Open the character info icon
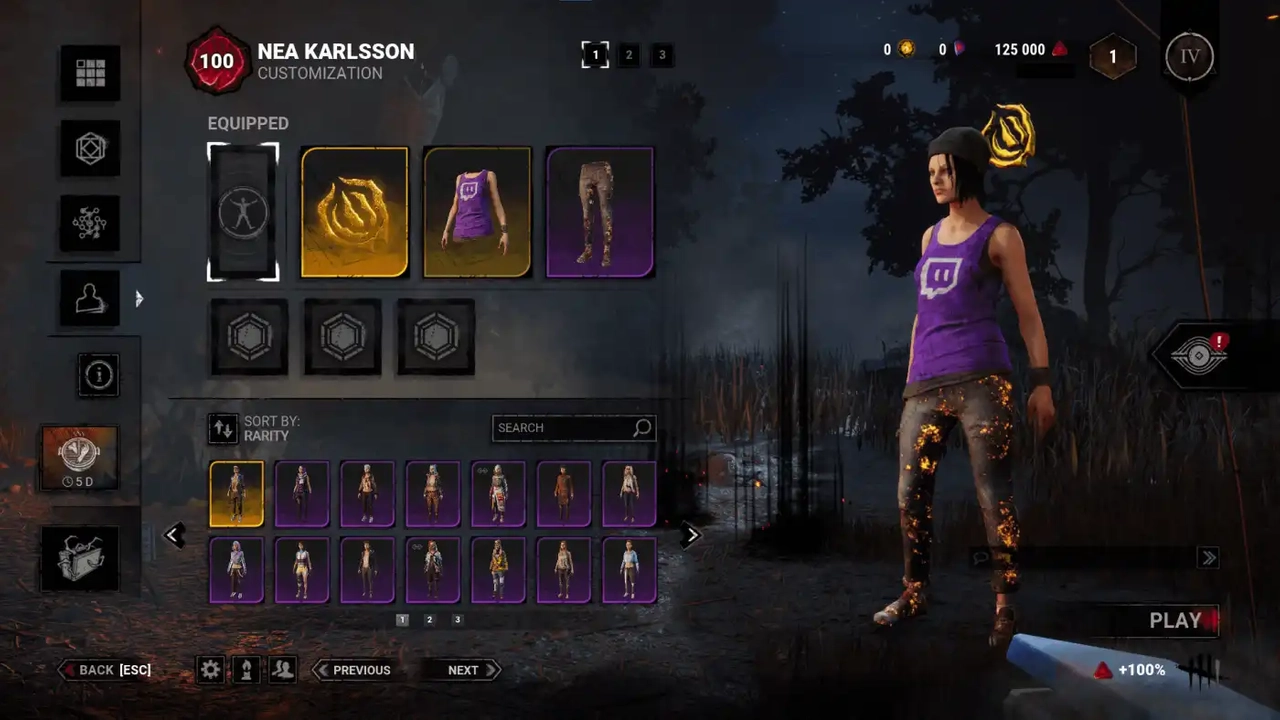Image resolution: width=1280 pixels, height=720 pixels. [100, 375]
